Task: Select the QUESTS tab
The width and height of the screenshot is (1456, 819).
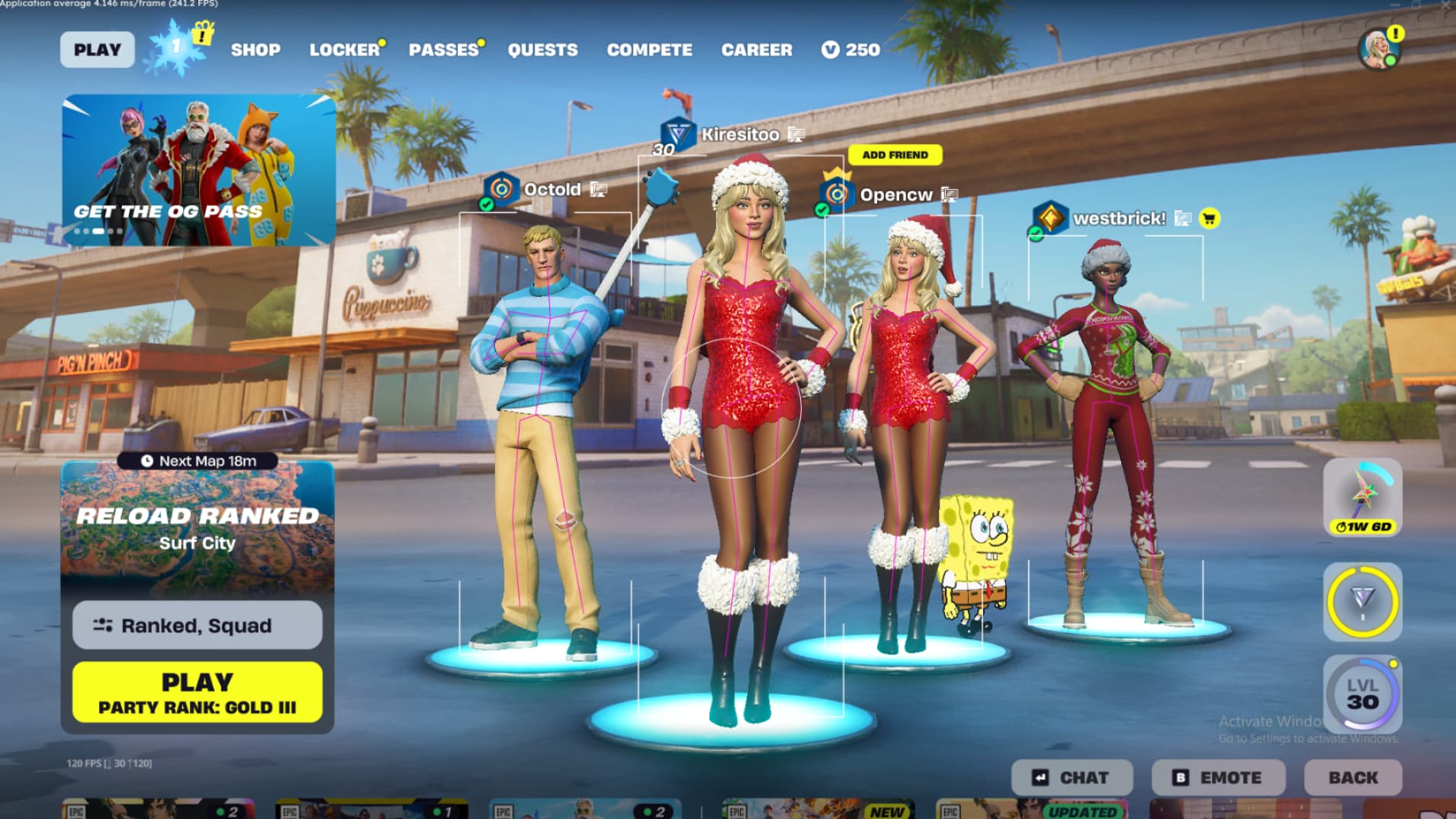Action: point(542,50)
